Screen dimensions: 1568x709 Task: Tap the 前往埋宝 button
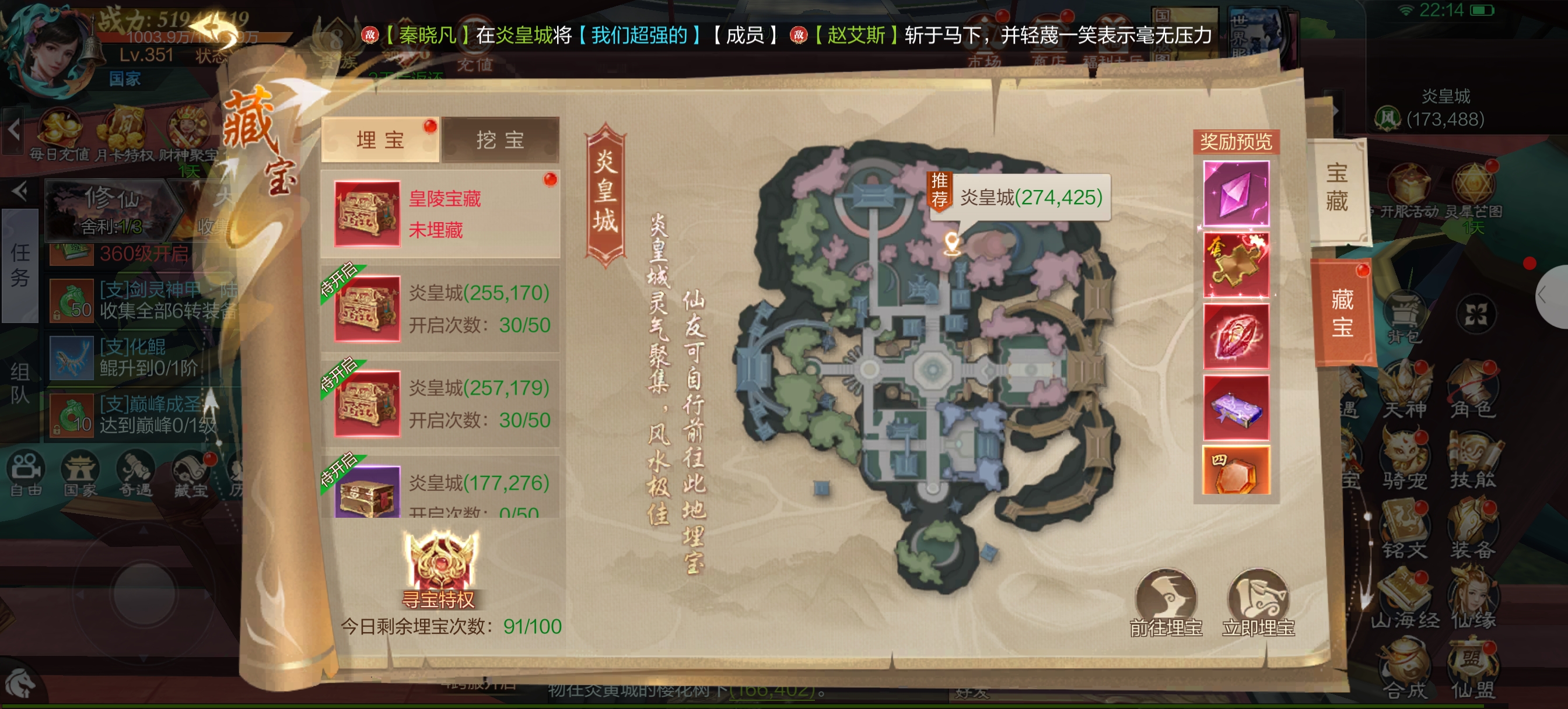[x=1165, y=602]
